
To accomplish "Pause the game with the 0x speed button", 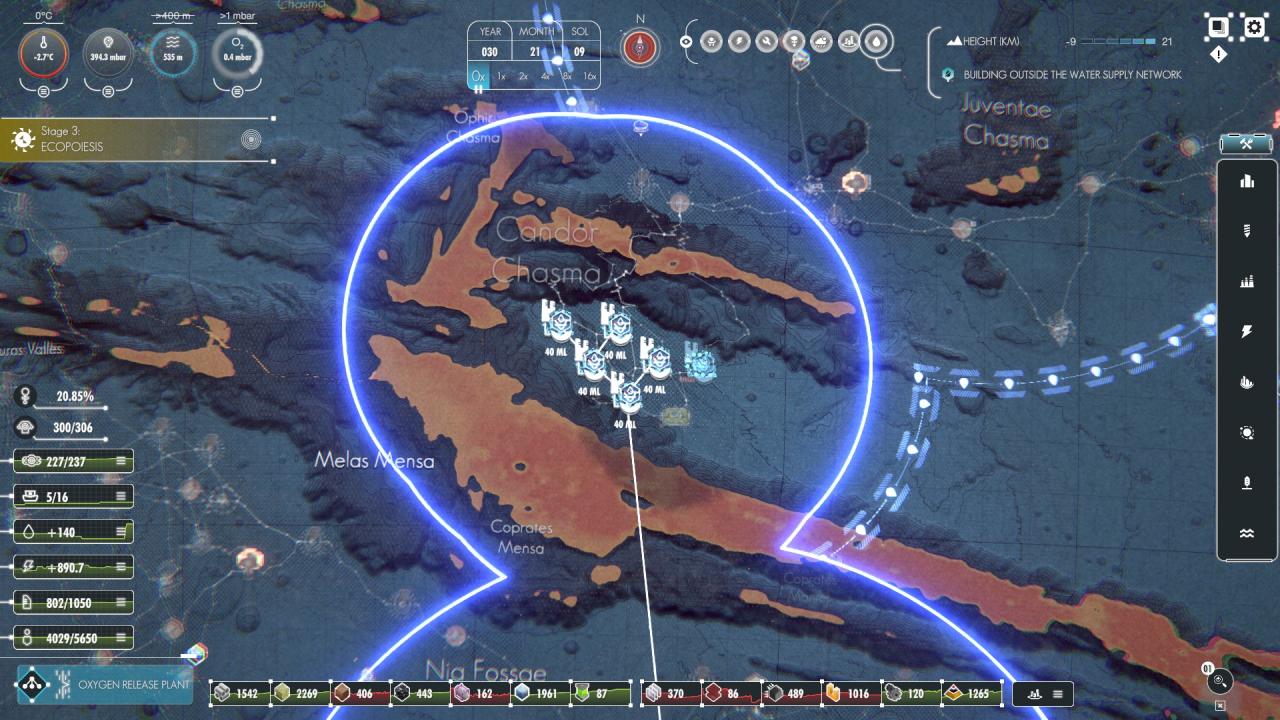I will coord(478,76).
